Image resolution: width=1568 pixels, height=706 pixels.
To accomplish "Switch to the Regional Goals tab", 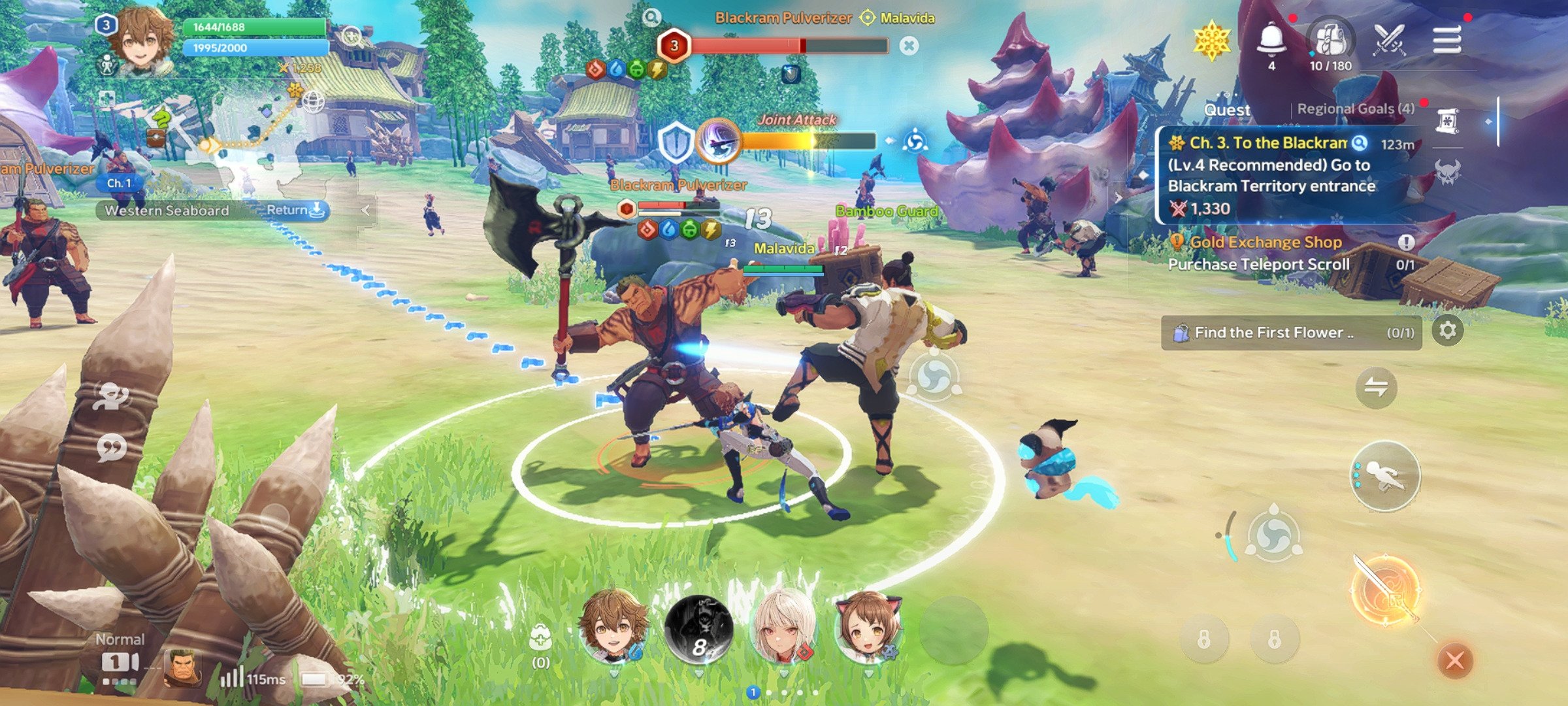I will 1356,109.
